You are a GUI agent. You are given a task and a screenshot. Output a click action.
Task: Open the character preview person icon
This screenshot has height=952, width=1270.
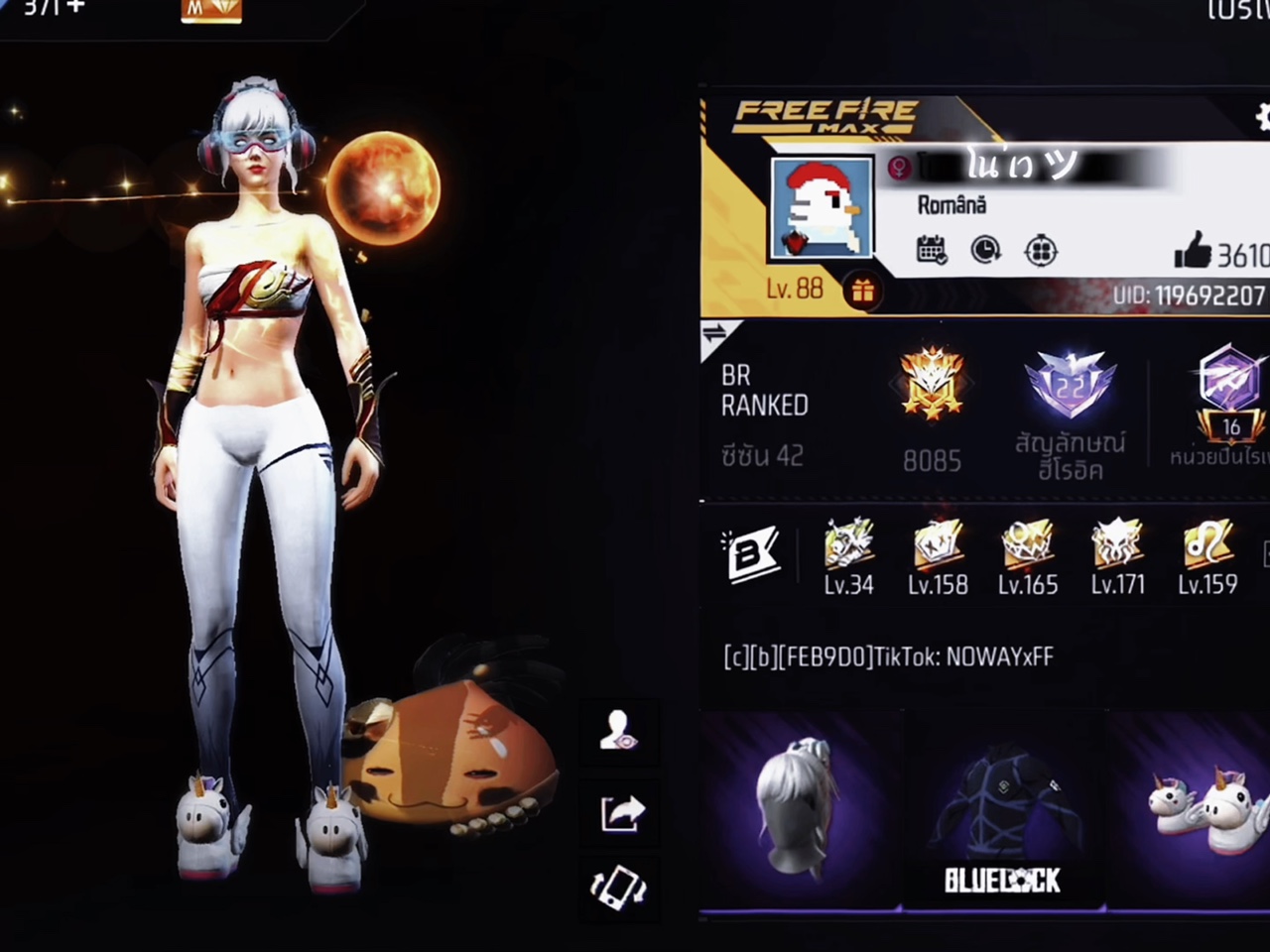coord(618,732)
